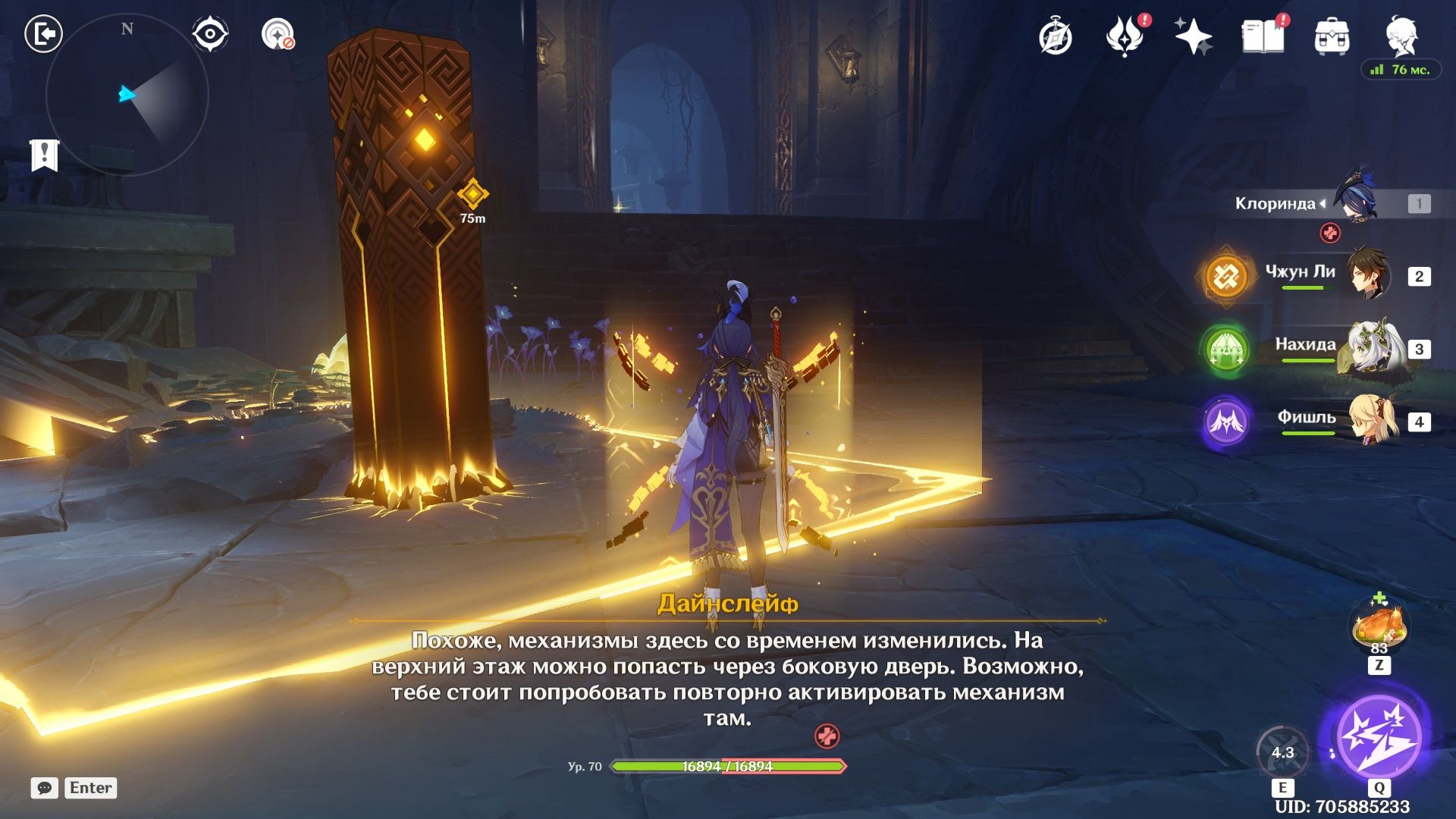
Task: Use the roast chicken food gadget
Action: 1379,628
